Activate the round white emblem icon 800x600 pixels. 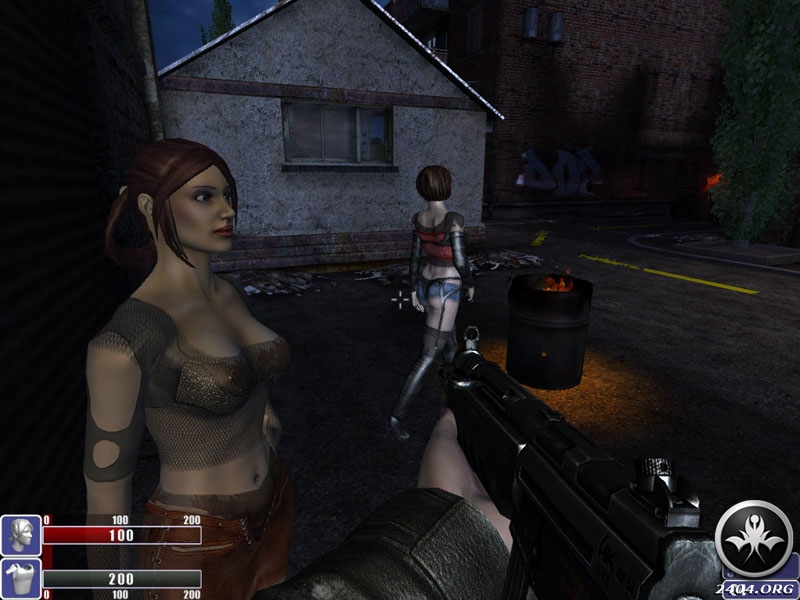coord(755,536)
